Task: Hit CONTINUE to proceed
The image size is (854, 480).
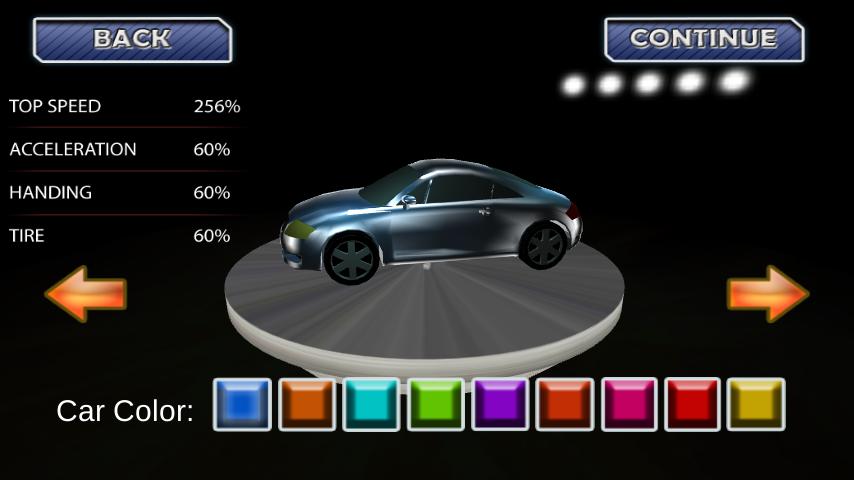Action: coord(704,40)
